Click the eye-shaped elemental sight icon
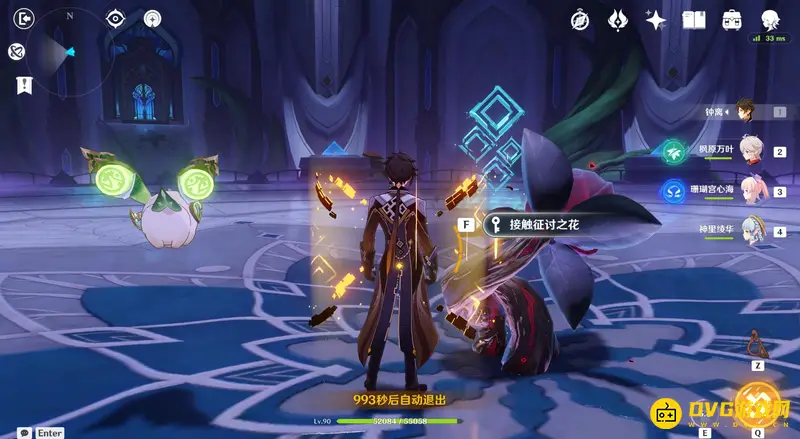800x439 pixels. point(116,18)
